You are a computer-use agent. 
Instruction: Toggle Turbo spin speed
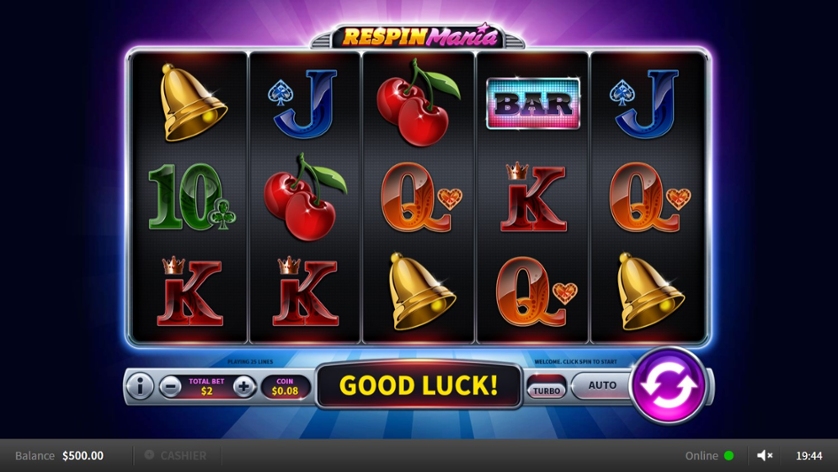pos(546,390)
